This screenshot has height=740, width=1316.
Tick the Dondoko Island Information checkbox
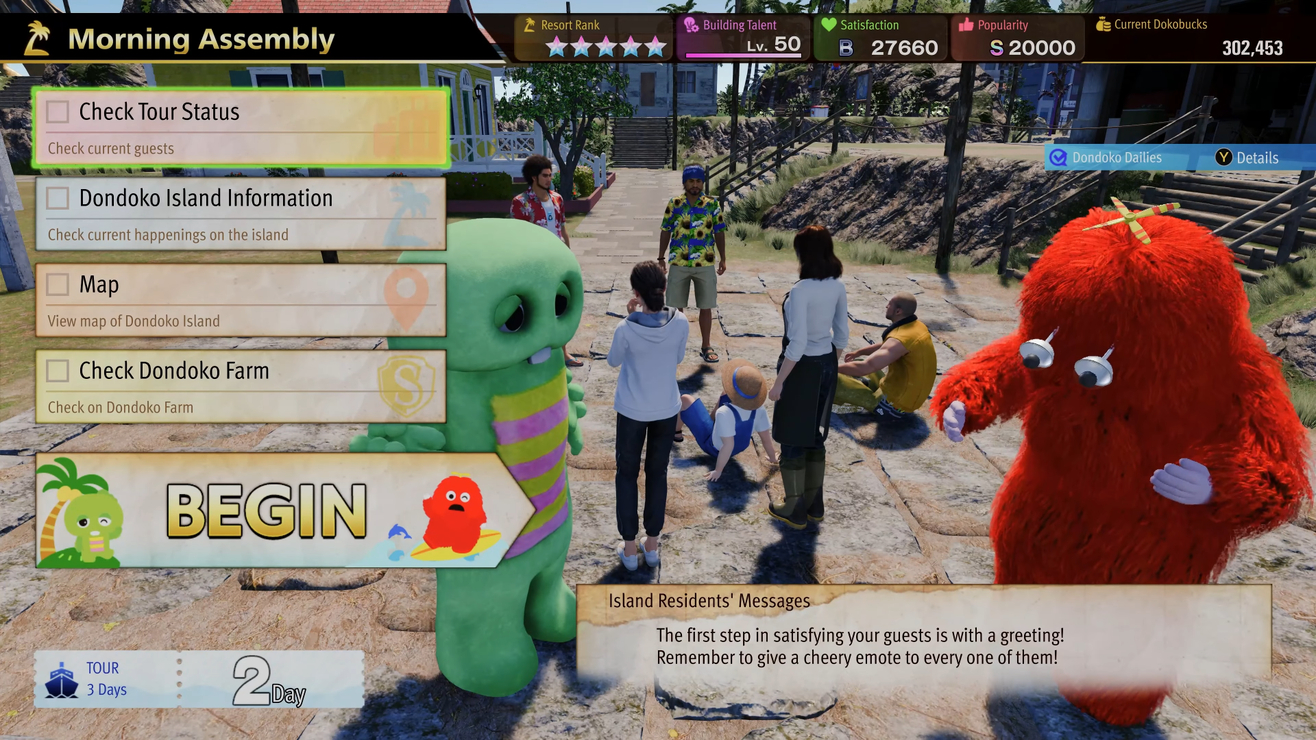pos(58,198)
